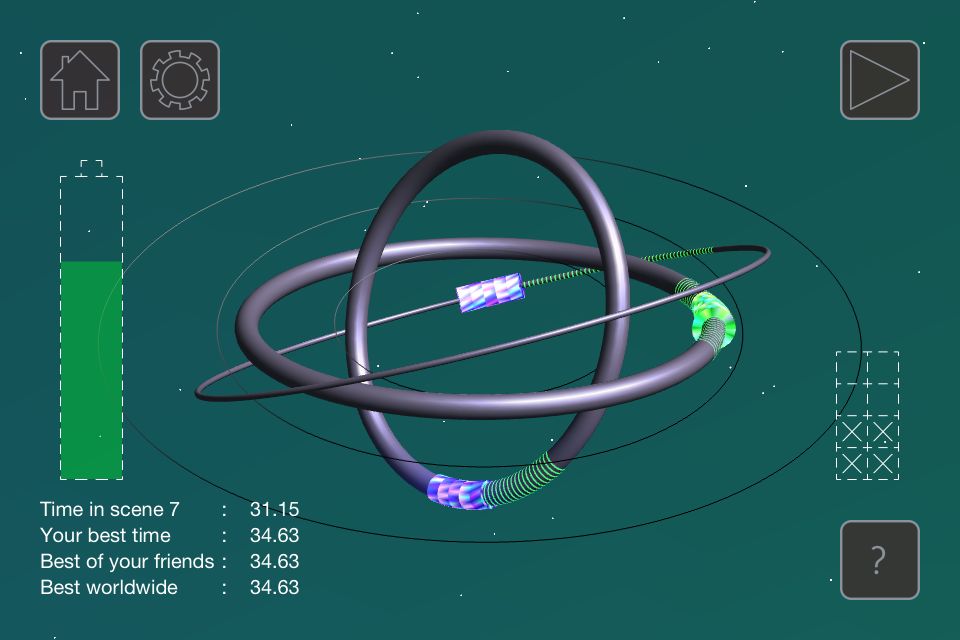
Task: Tap the play triangle button
Action: click(x=879, y=80)
